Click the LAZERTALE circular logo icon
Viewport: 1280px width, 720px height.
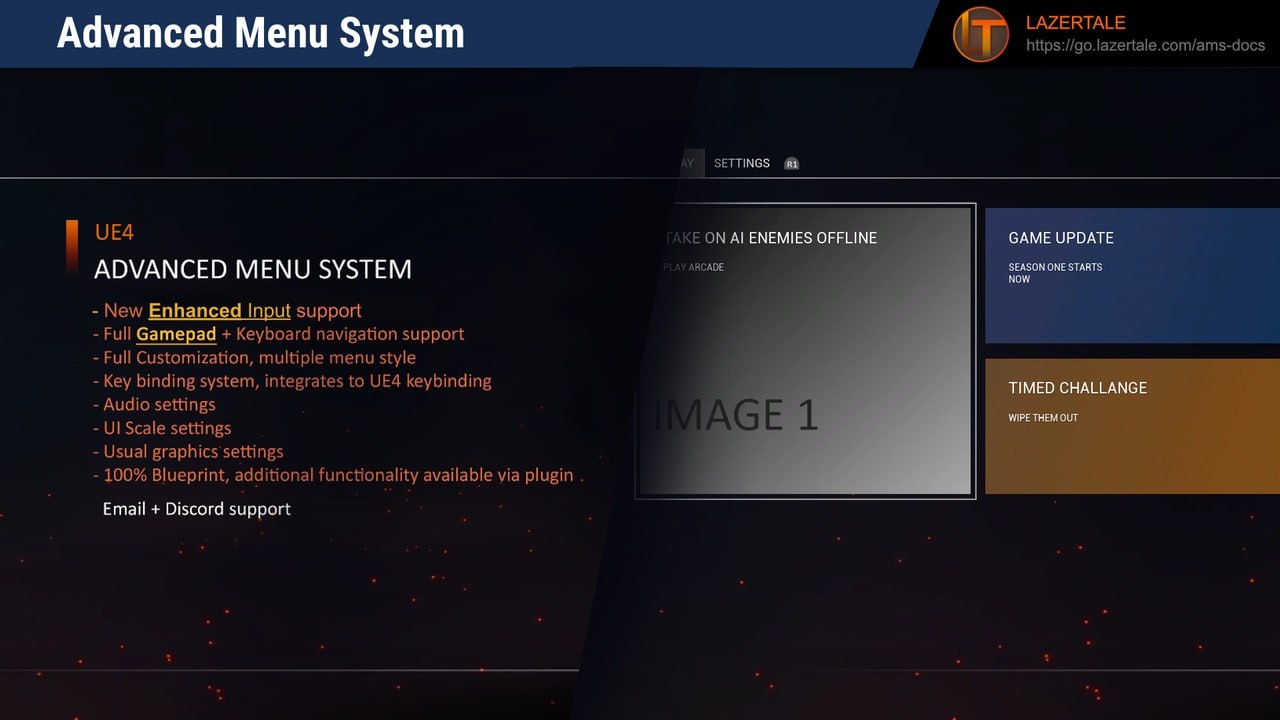(x=979, y=34)
